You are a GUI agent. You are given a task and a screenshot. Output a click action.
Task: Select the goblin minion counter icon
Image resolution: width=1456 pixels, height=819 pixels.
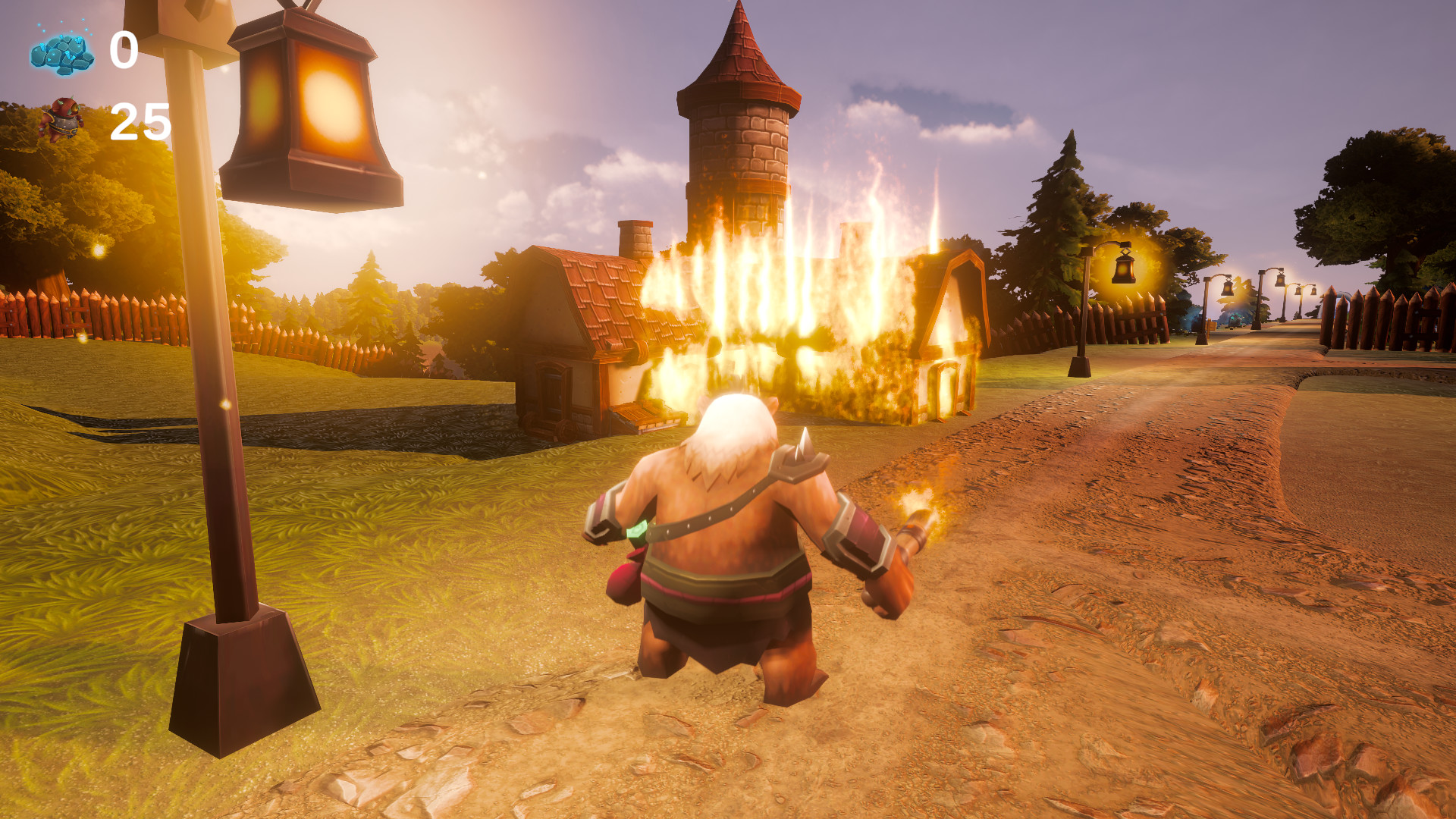tap(64, 118)
